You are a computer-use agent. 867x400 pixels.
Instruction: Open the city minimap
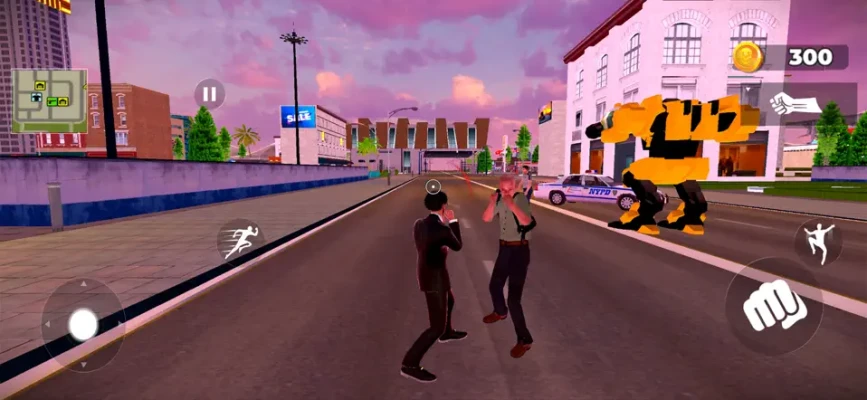(50, 100)
